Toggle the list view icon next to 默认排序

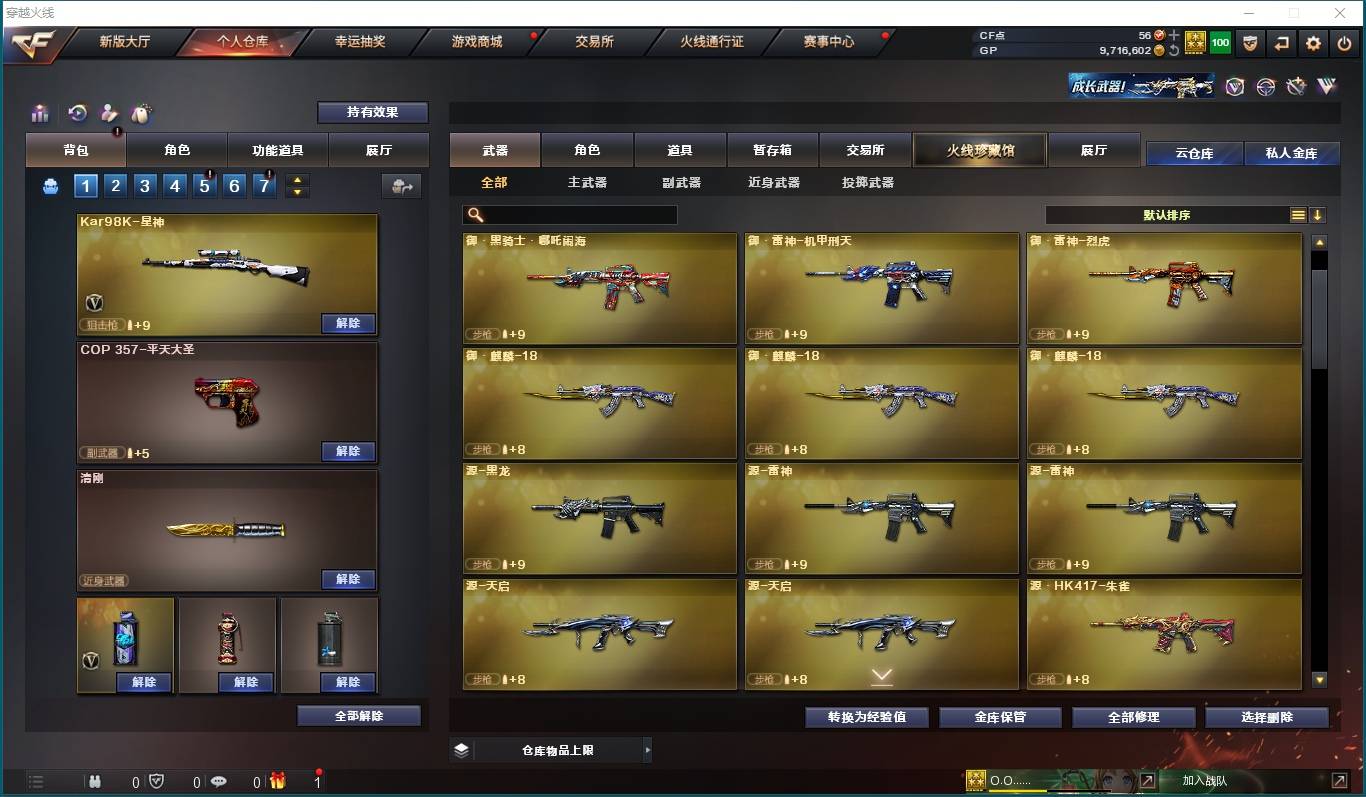coord(1297,214)
